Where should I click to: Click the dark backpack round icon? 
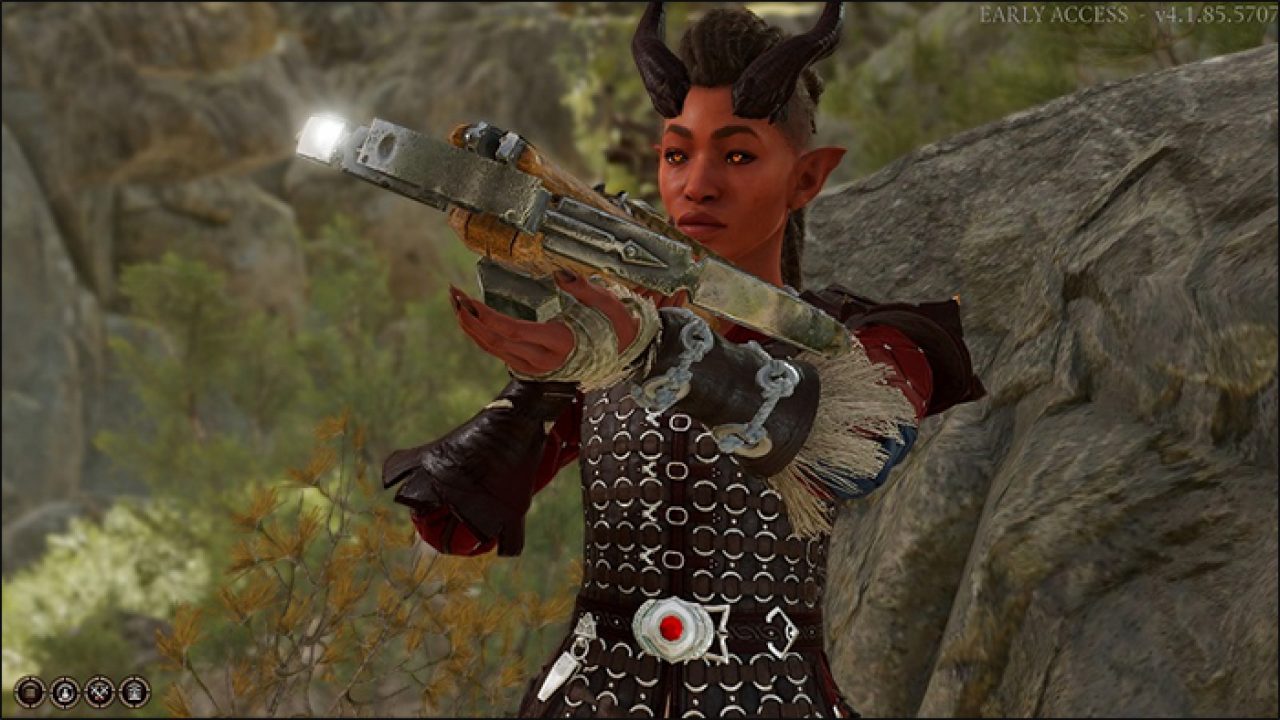pyautogui.click(x=30, y=691)
